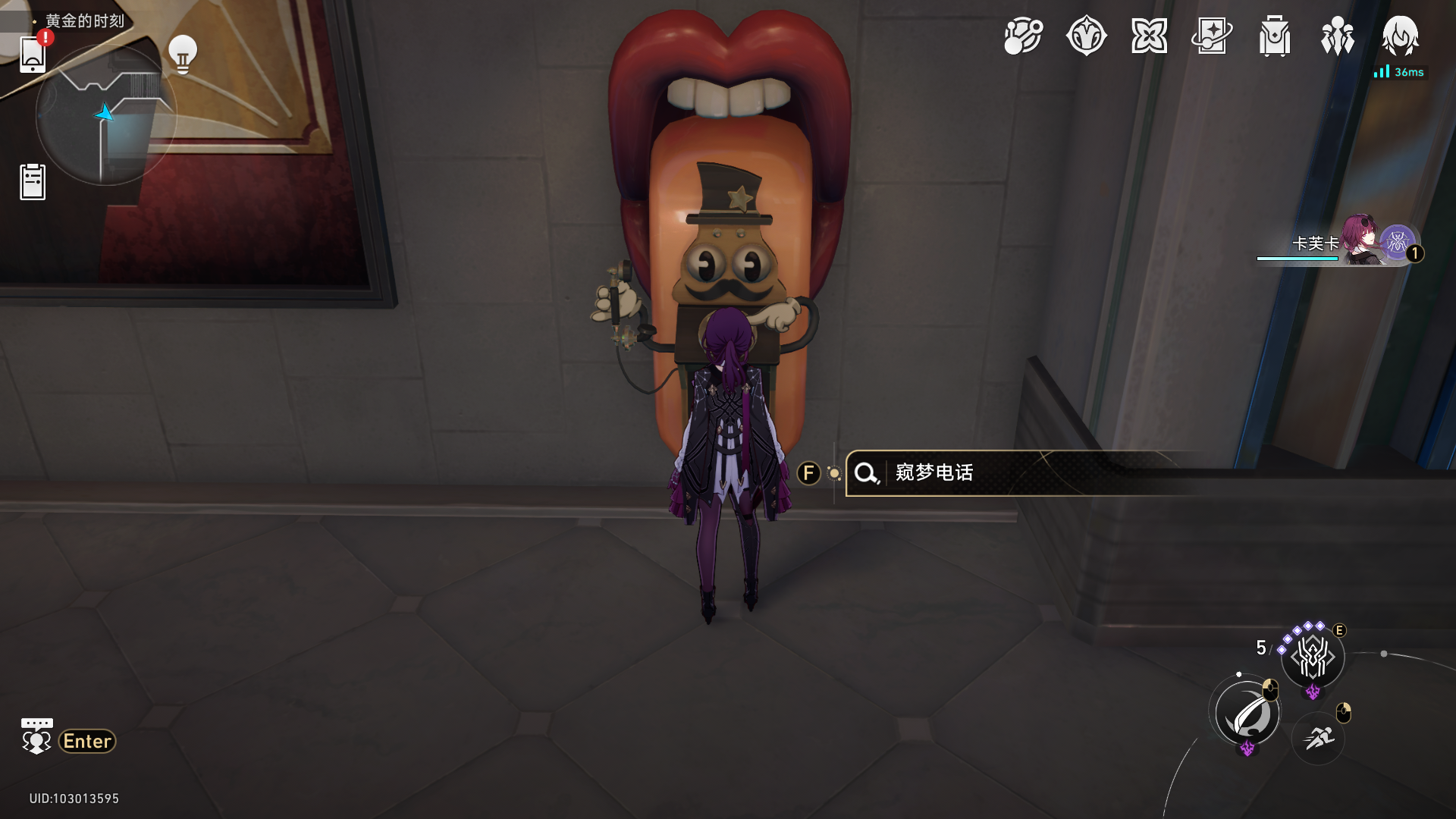The width and height of the screenshot is (1456, 819).
Task: Open the phone menu icon
Action: pos(33,55)
